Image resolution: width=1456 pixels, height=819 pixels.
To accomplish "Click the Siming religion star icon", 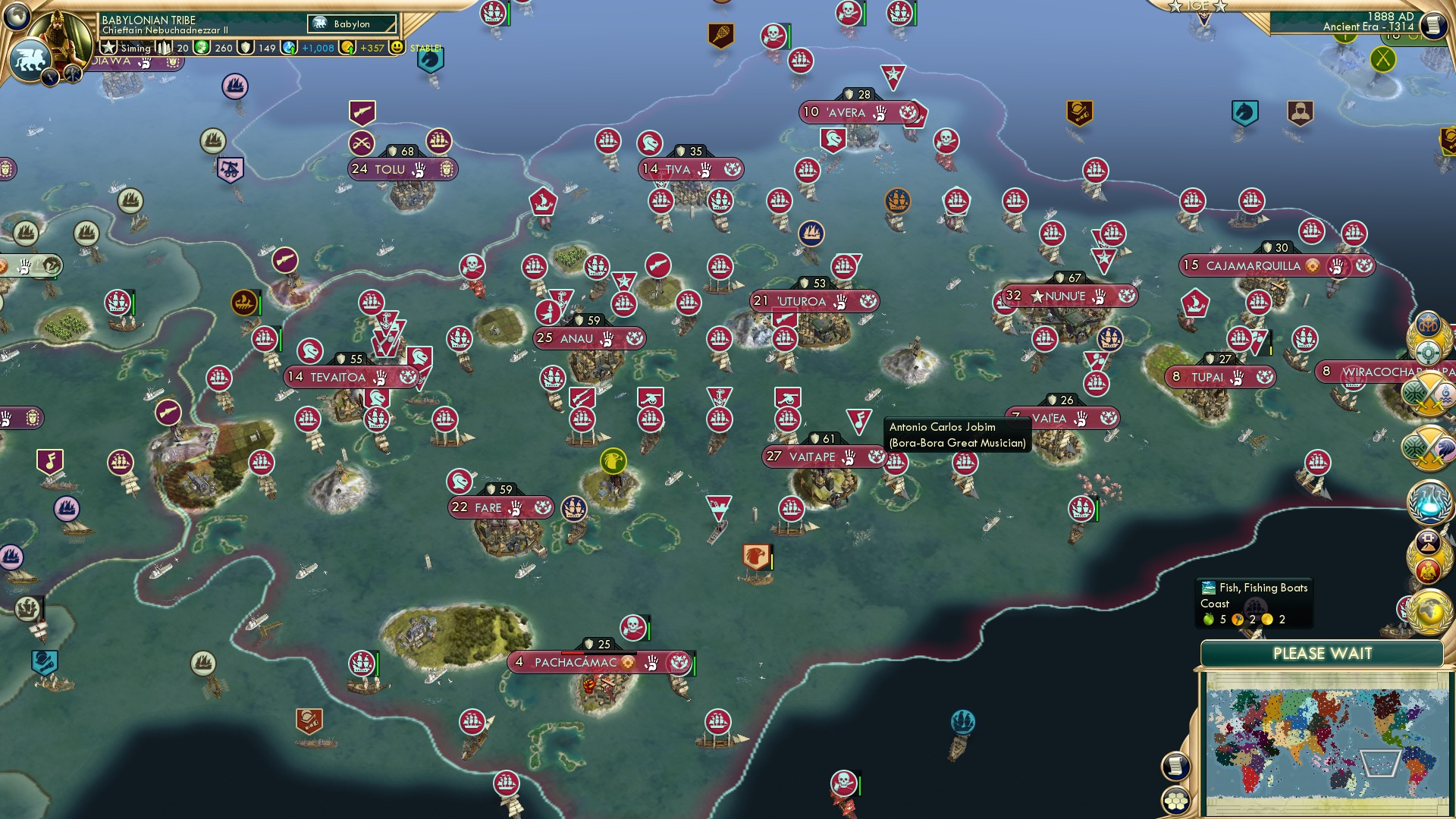I will 109,47.
